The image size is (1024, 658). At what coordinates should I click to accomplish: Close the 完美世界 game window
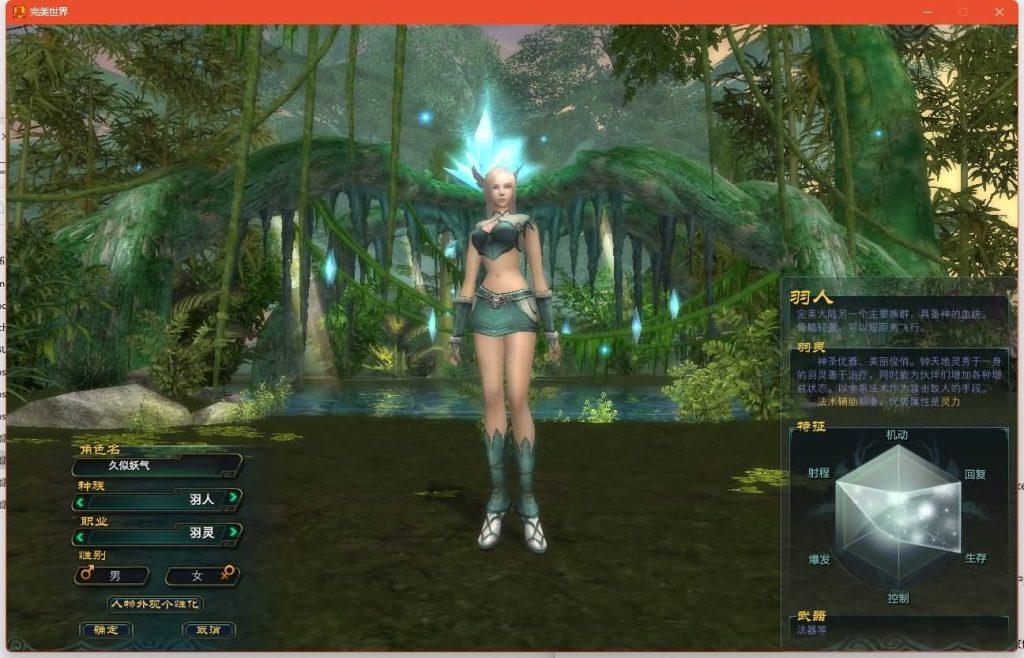click(x=999, y=12)
